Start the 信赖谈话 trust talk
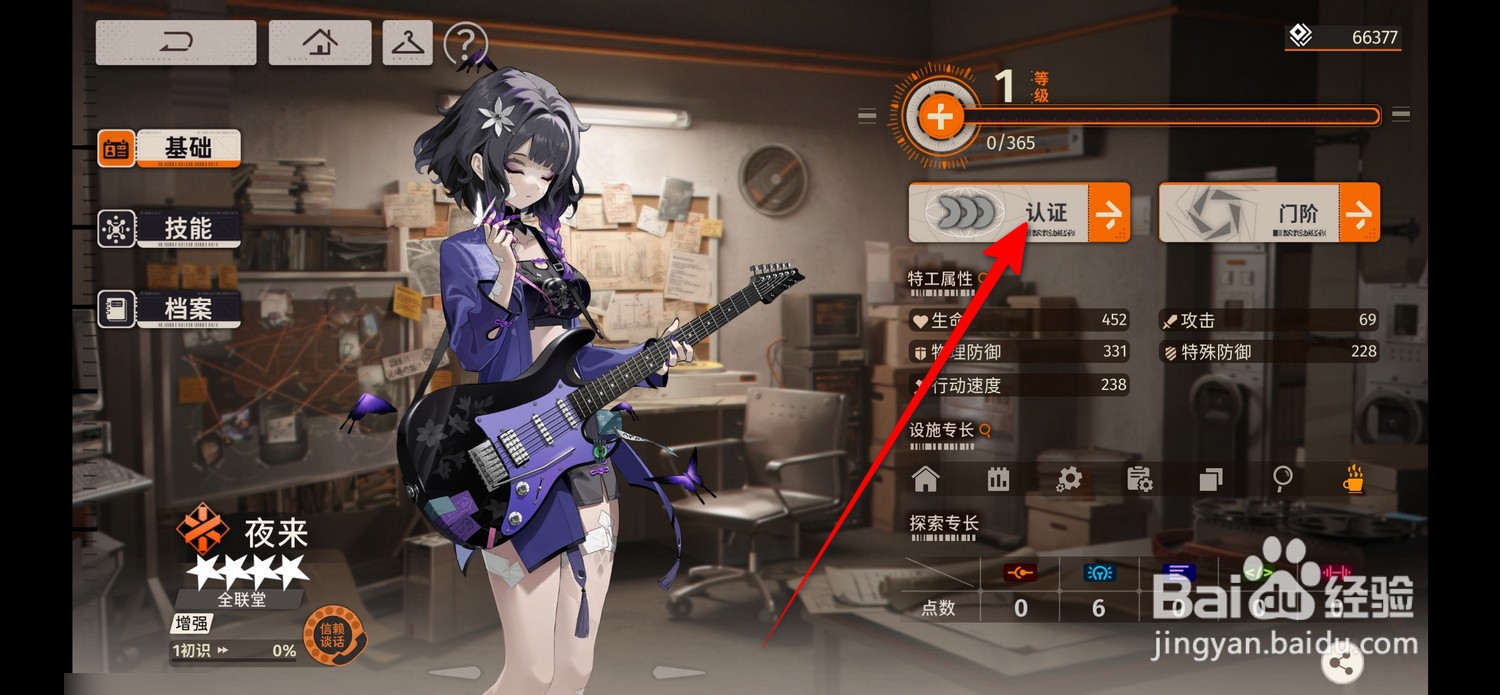1500x695 pixels. pyautogui.click(x=332, y=635)
